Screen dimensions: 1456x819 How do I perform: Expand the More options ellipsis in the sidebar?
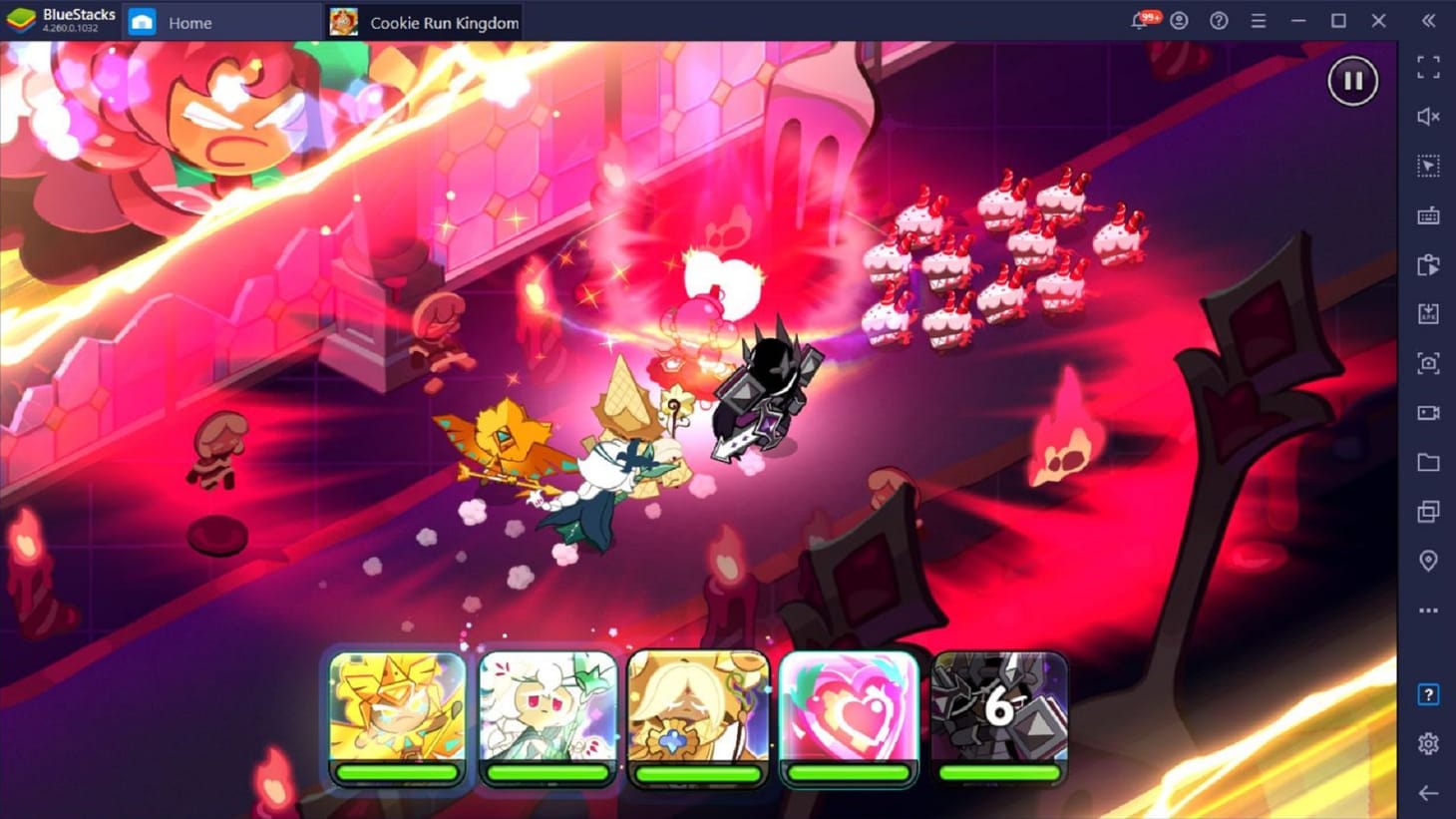click(x=1428, y=610)
